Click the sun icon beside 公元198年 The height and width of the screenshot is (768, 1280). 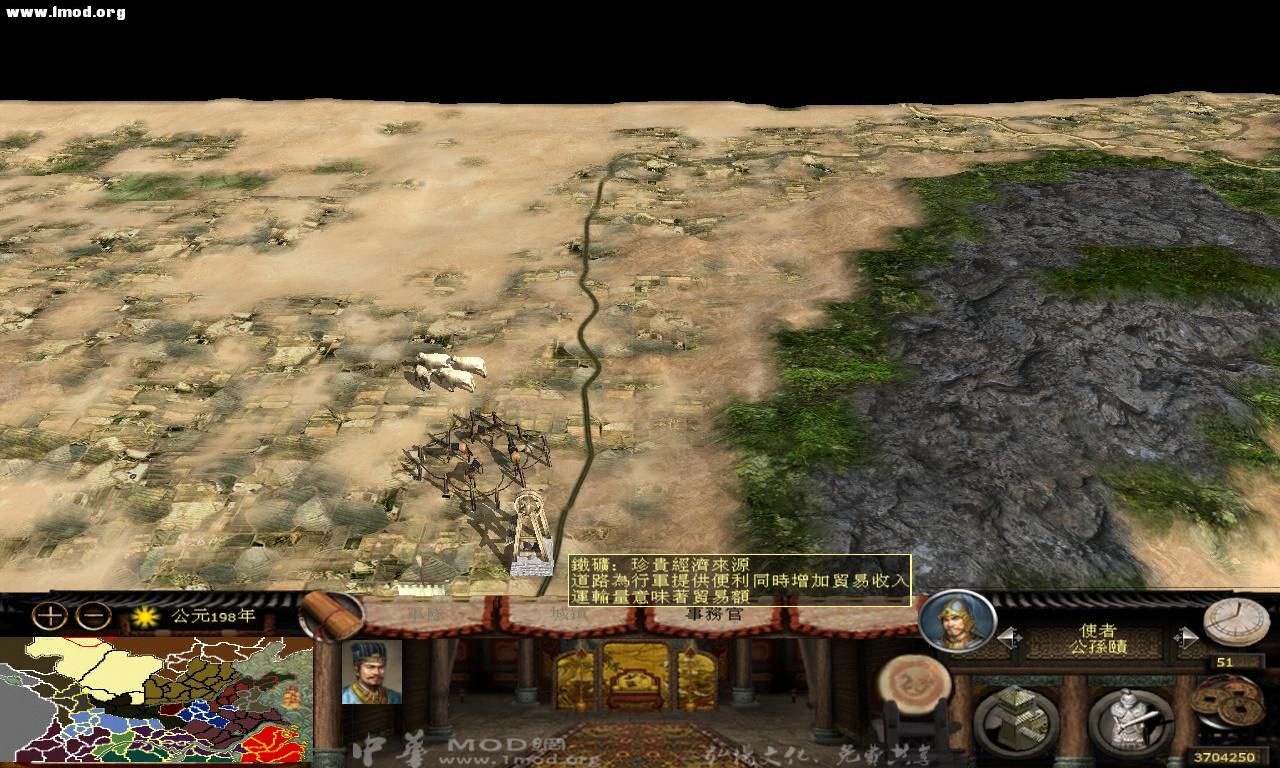(146, 615)
